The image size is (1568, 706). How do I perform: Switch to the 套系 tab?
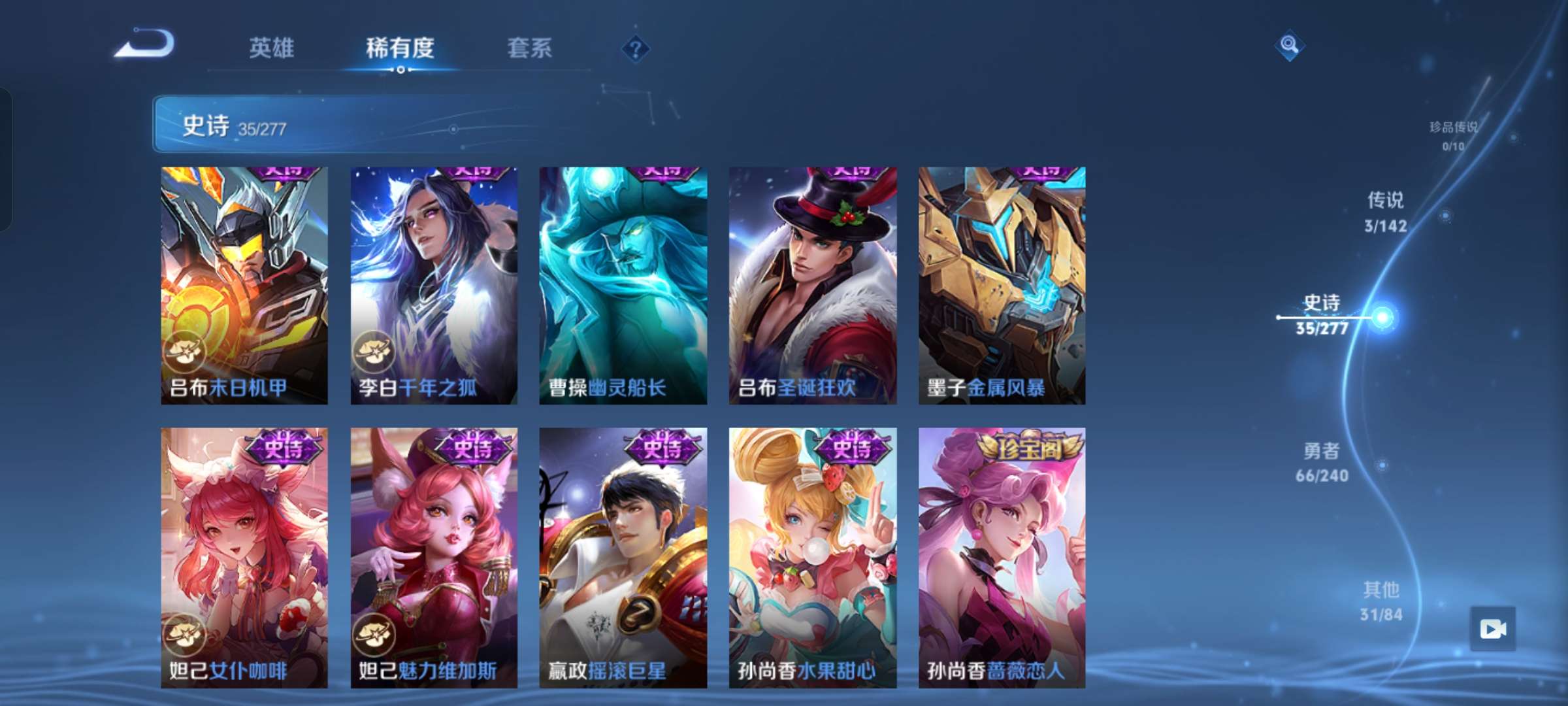[x=530, y=48]
